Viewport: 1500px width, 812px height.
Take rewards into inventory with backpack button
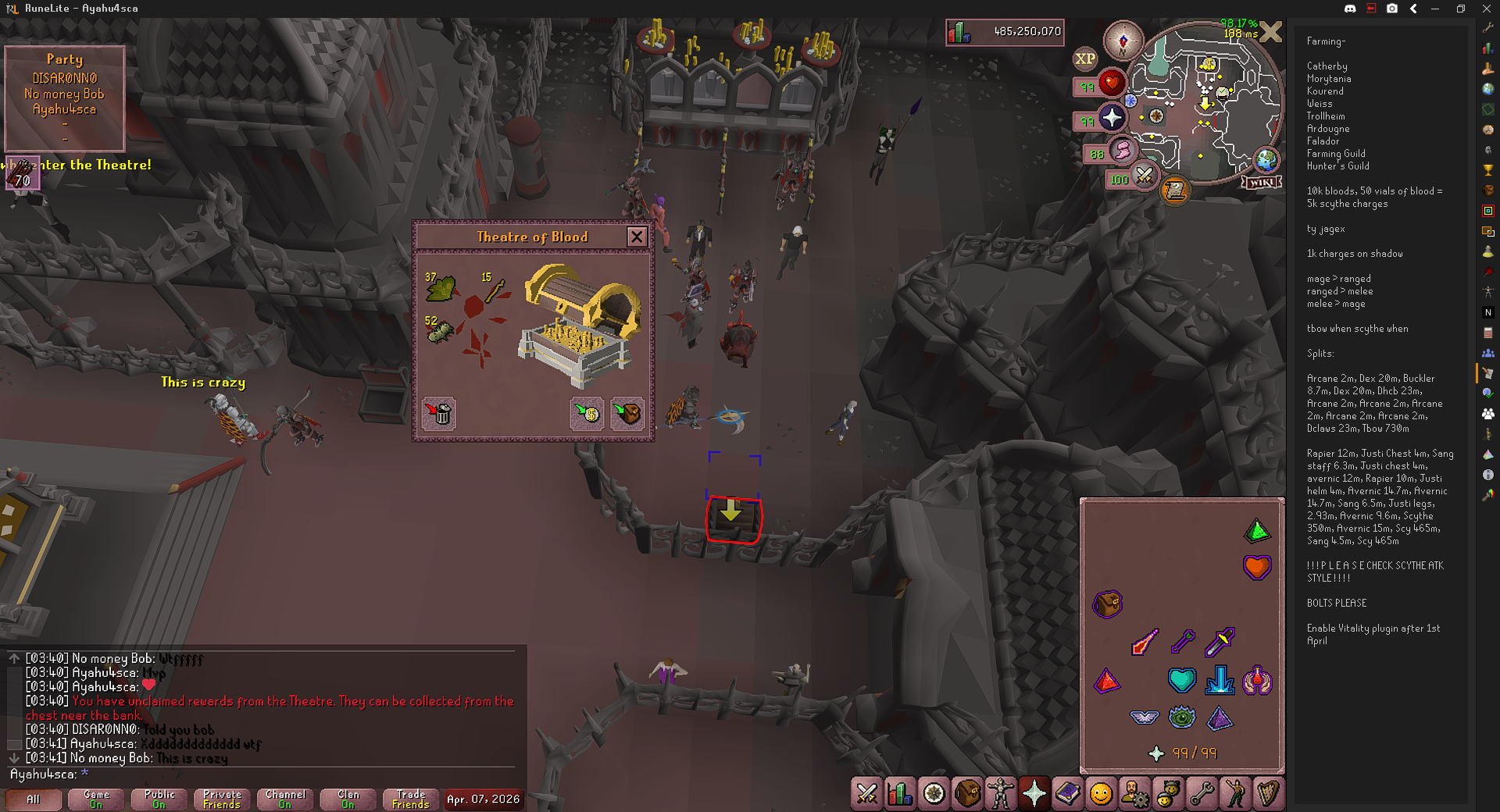627,413
